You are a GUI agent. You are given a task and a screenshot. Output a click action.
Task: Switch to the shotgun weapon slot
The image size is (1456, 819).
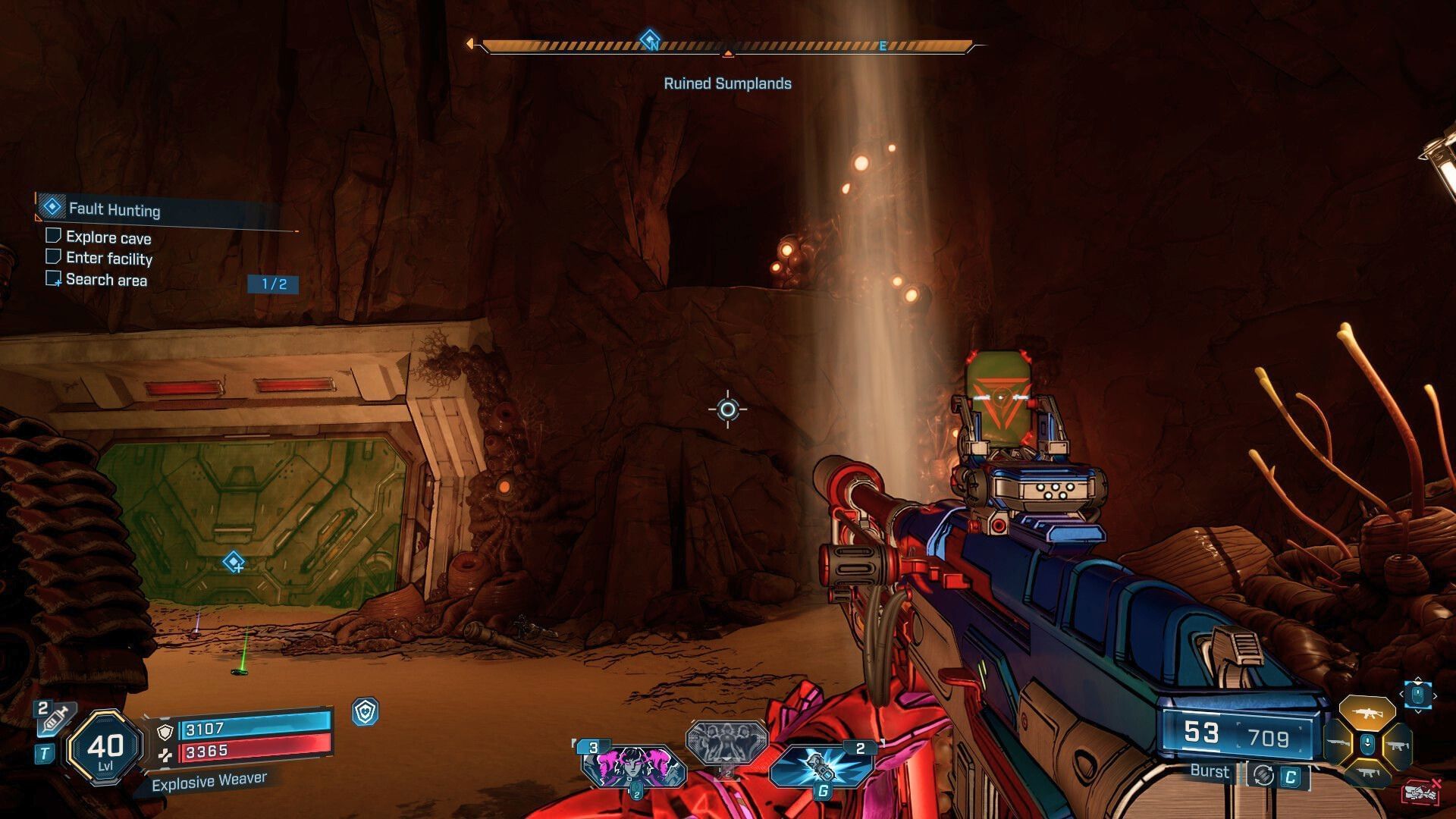click(1338, 745)
